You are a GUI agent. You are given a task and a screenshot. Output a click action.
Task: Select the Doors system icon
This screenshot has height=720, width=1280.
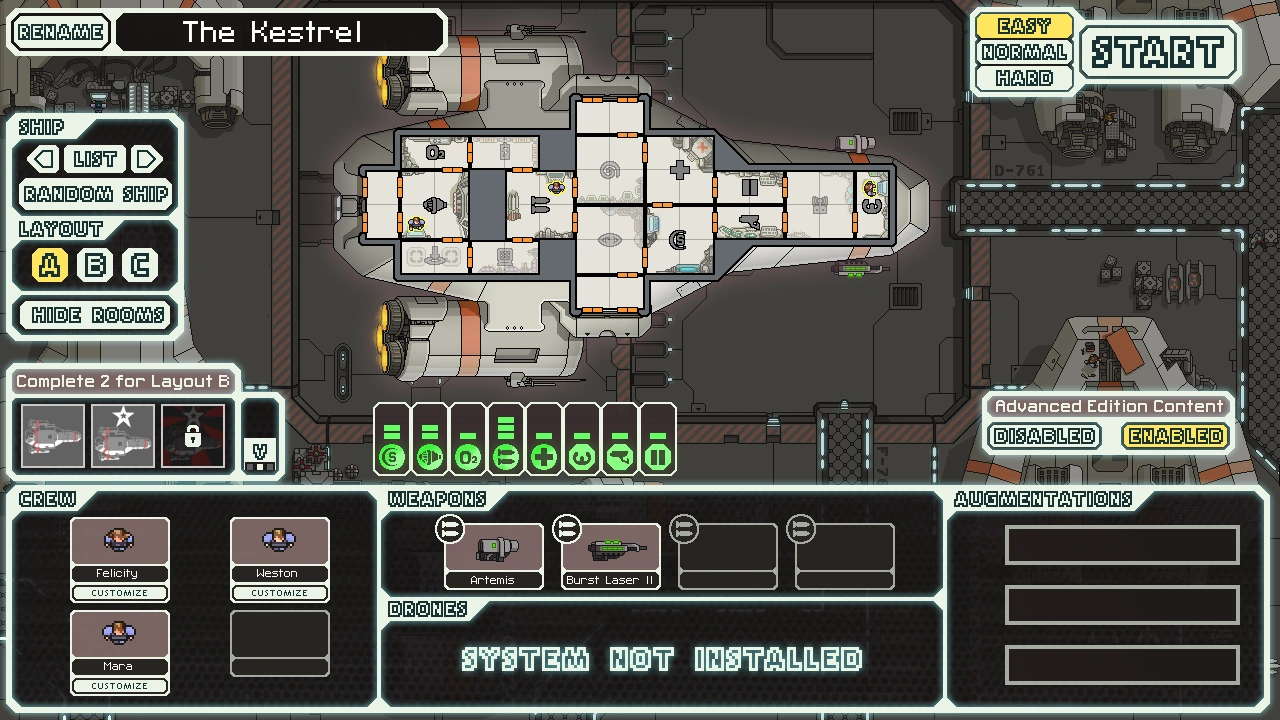657,455
